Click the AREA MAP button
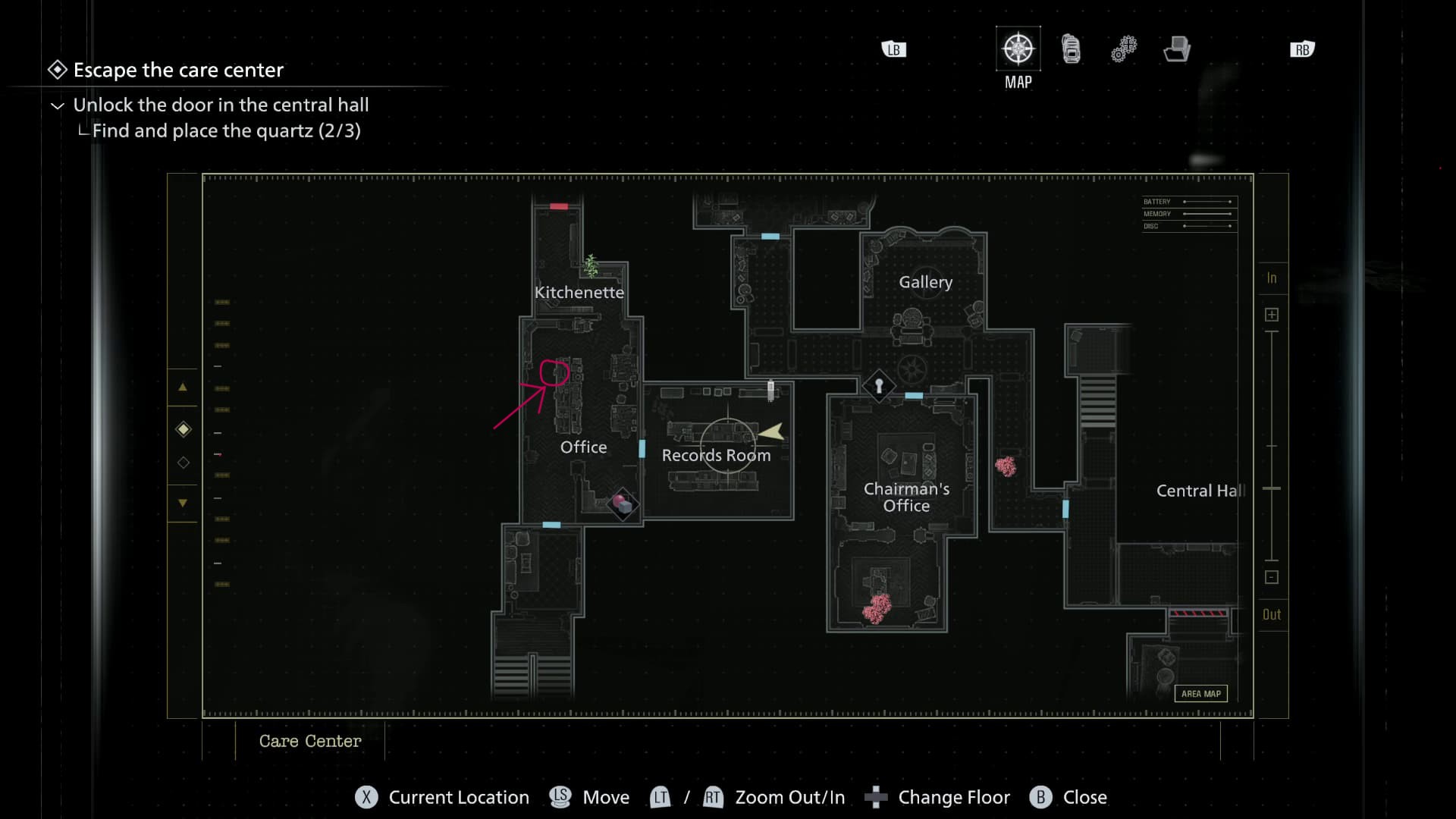The height and width of the screenshot is (819, 1456). point(1200,694)
